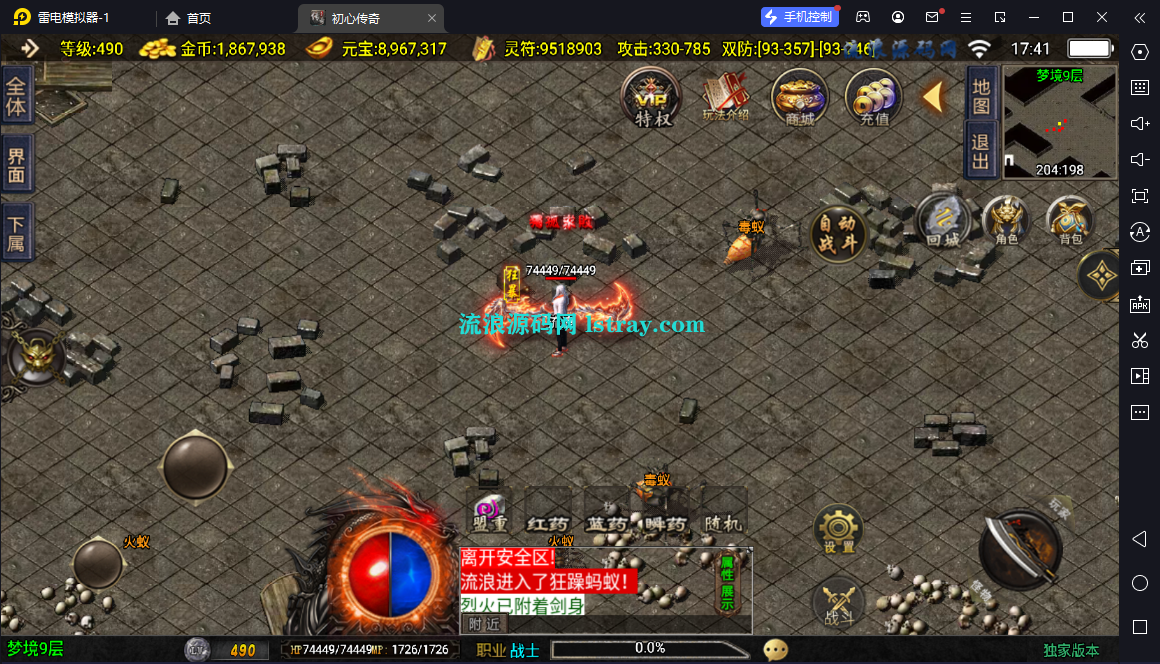The image size is (1160, 664).
Task: Open the 梦境9层 minimap
Action: click(1059, 122)
